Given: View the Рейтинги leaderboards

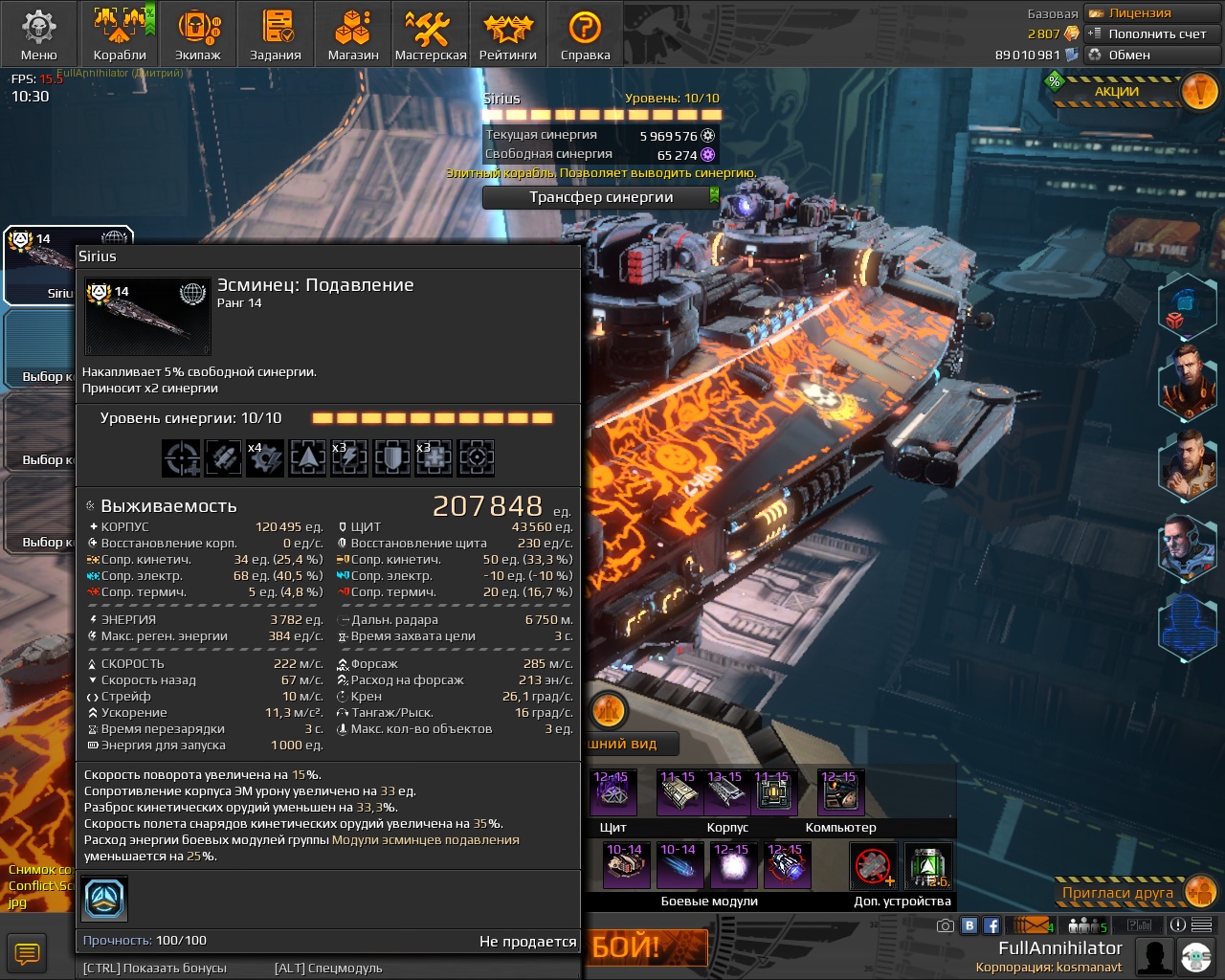Looking at the screenshot, I should click(507, 33).
